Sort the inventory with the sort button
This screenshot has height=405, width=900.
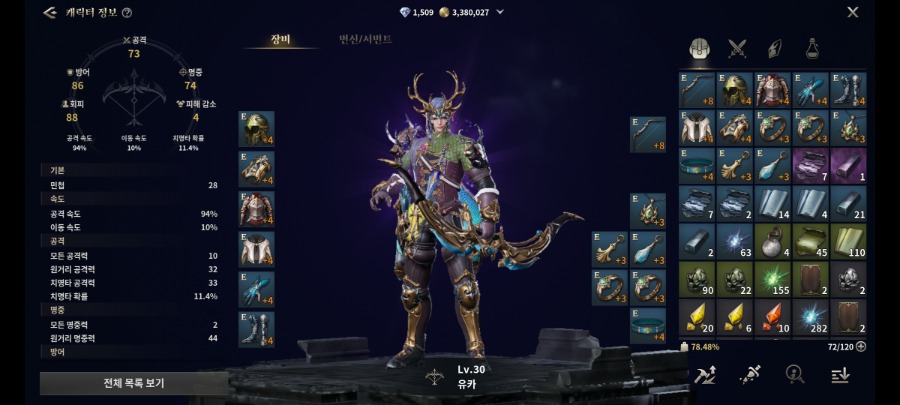[840, 374]
